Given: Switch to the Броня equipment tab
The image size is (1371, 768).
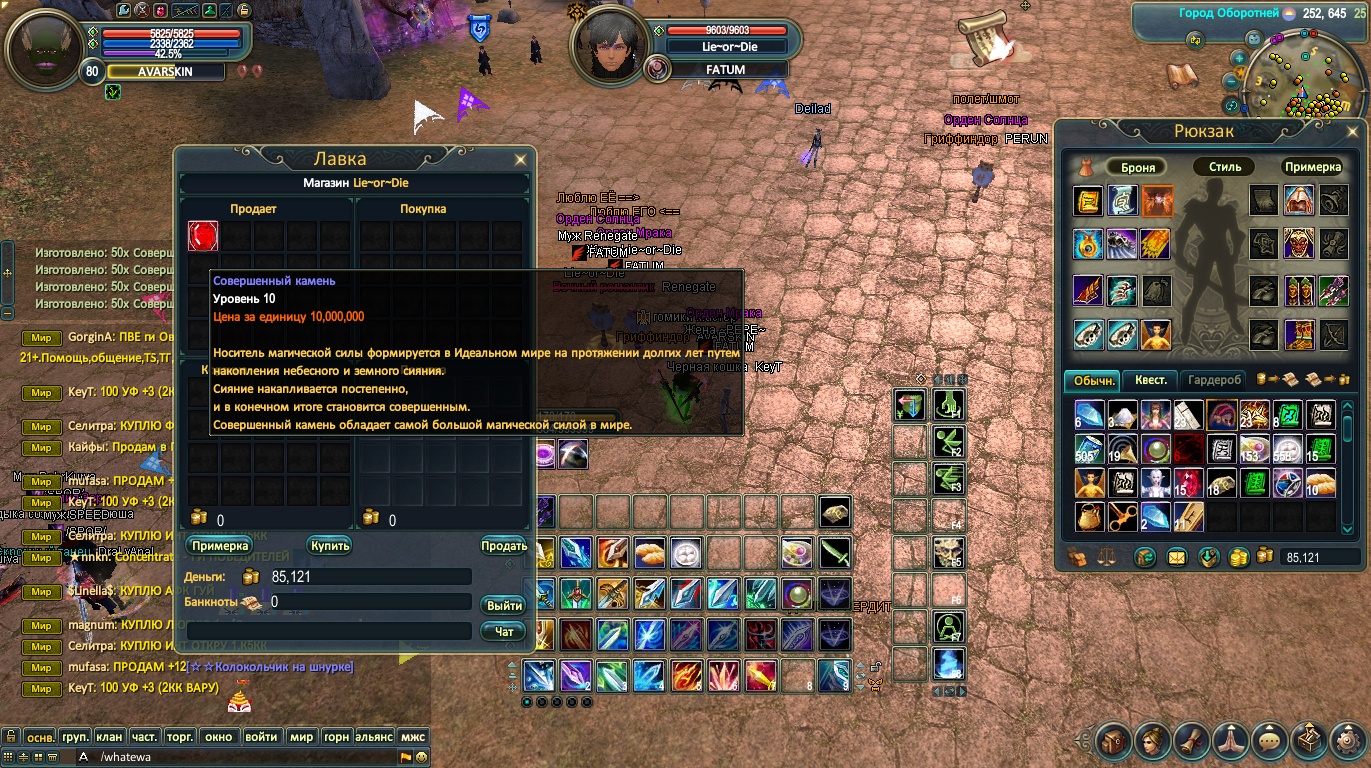Looking at the screenshot, I should [x=1138, y=167].
